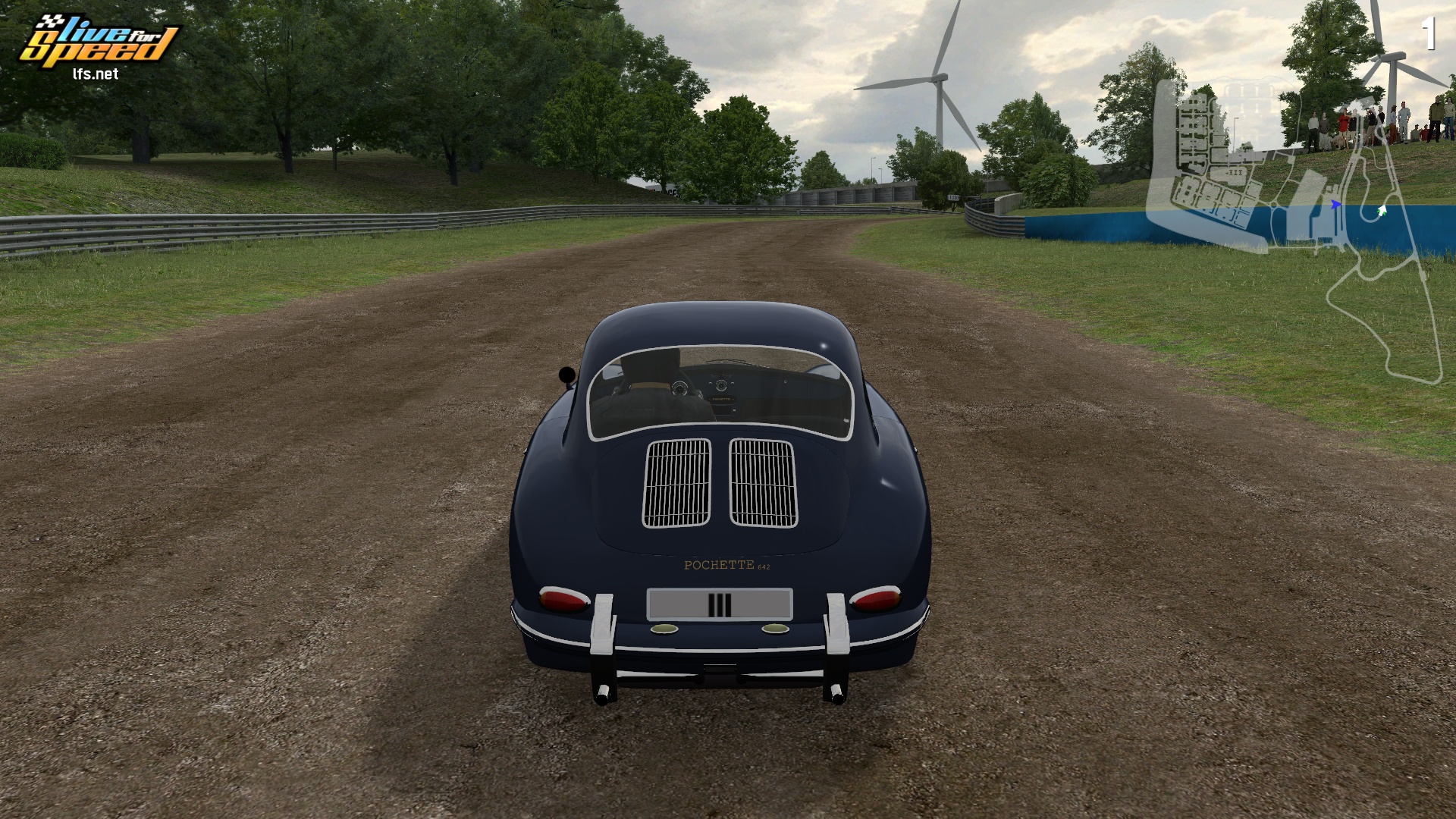This screenshot has height=819, width=1456.
Task: Open the track minimap overlay
Action: tap(1293, 227)
